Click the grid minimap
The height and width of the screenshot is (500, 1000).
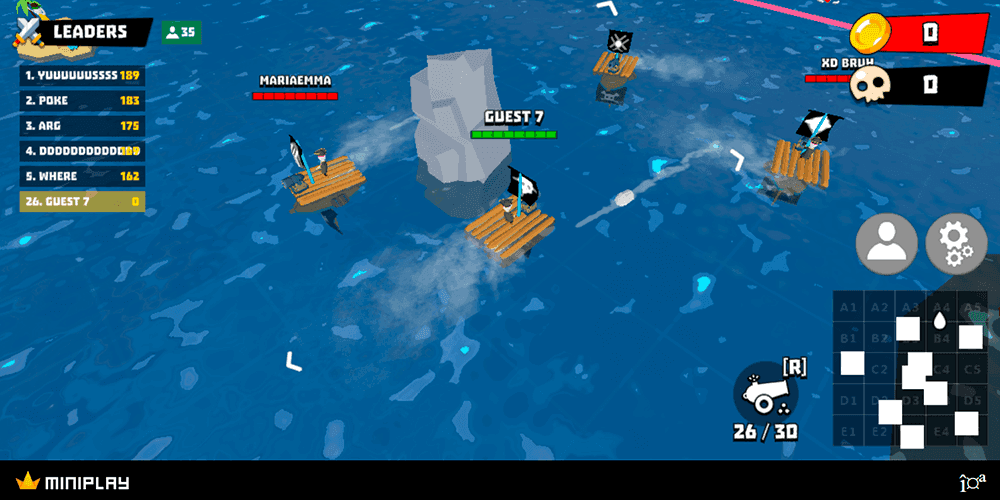coord(908,368)
